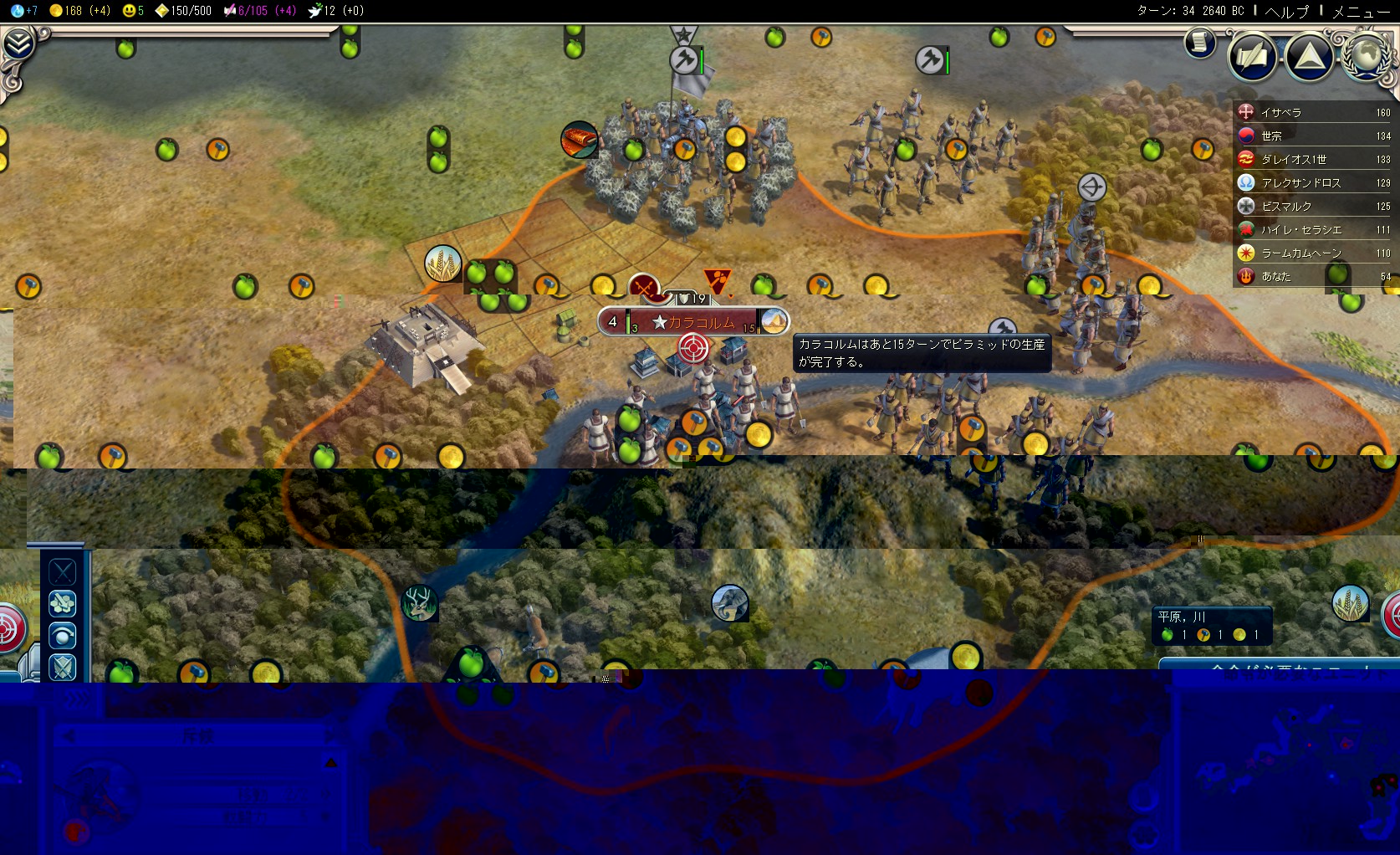This screenshot has width=1400, height=855.
Task: Activate the shield-and-swords fortify action
Action: click(63, 668)
